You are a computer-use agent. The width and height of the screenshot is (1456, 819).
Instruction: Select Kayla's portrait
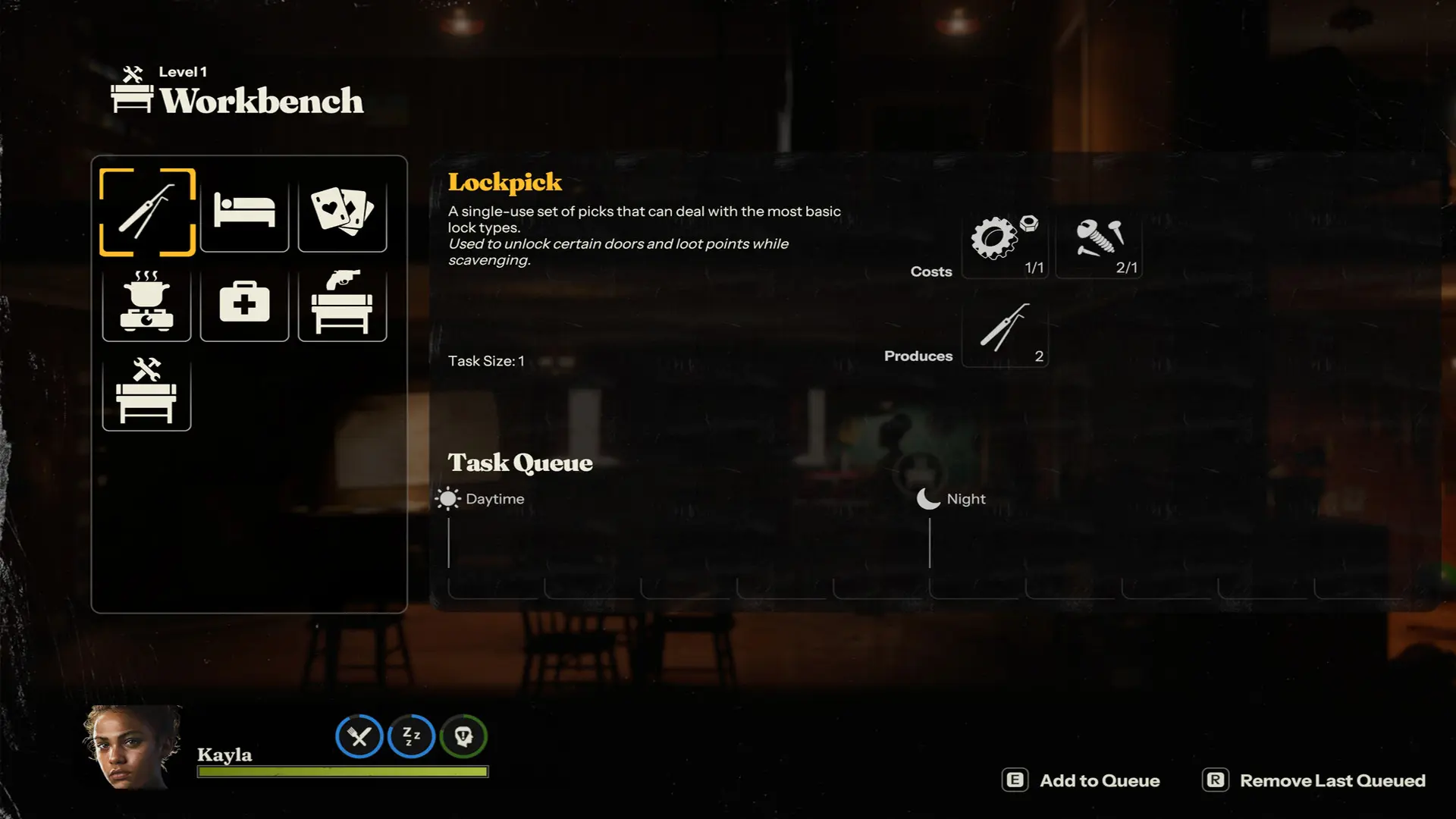pos(132,748)
